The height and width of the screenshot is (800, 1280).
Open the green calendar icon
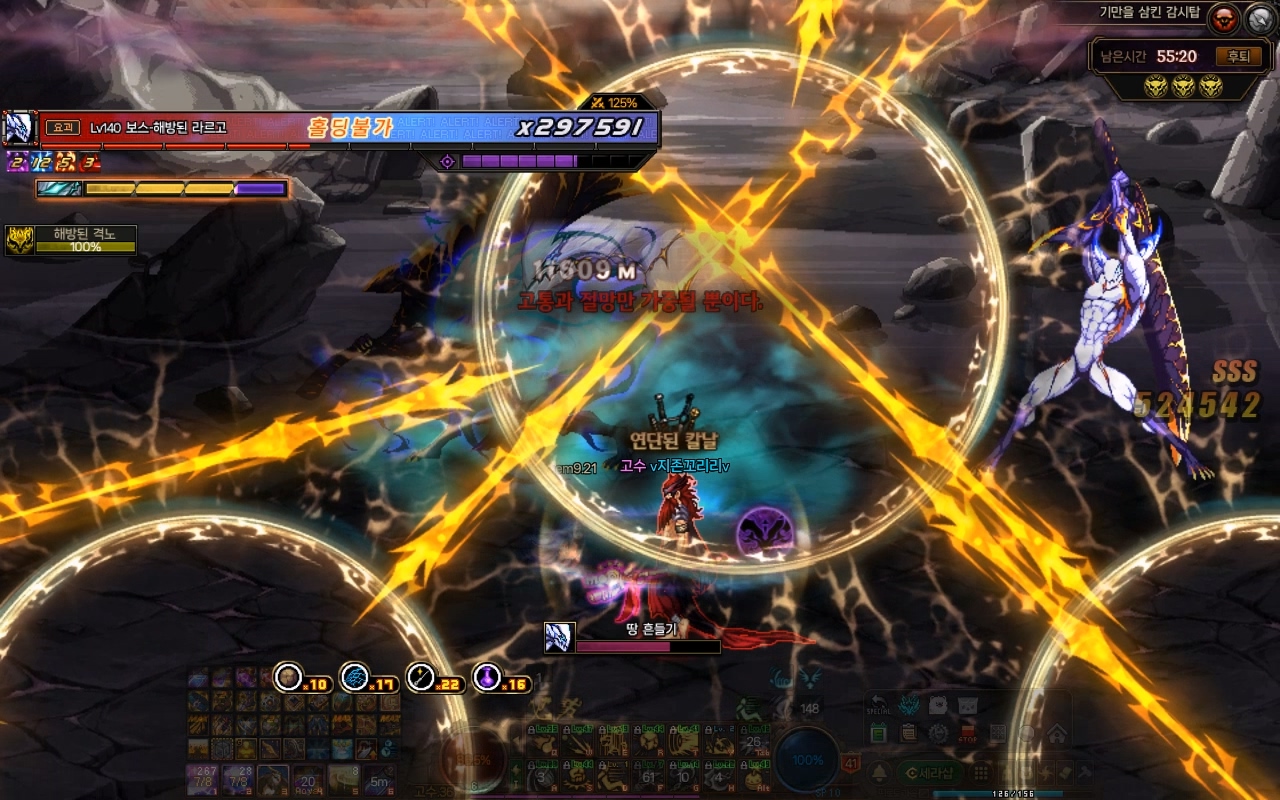(878, 733)
